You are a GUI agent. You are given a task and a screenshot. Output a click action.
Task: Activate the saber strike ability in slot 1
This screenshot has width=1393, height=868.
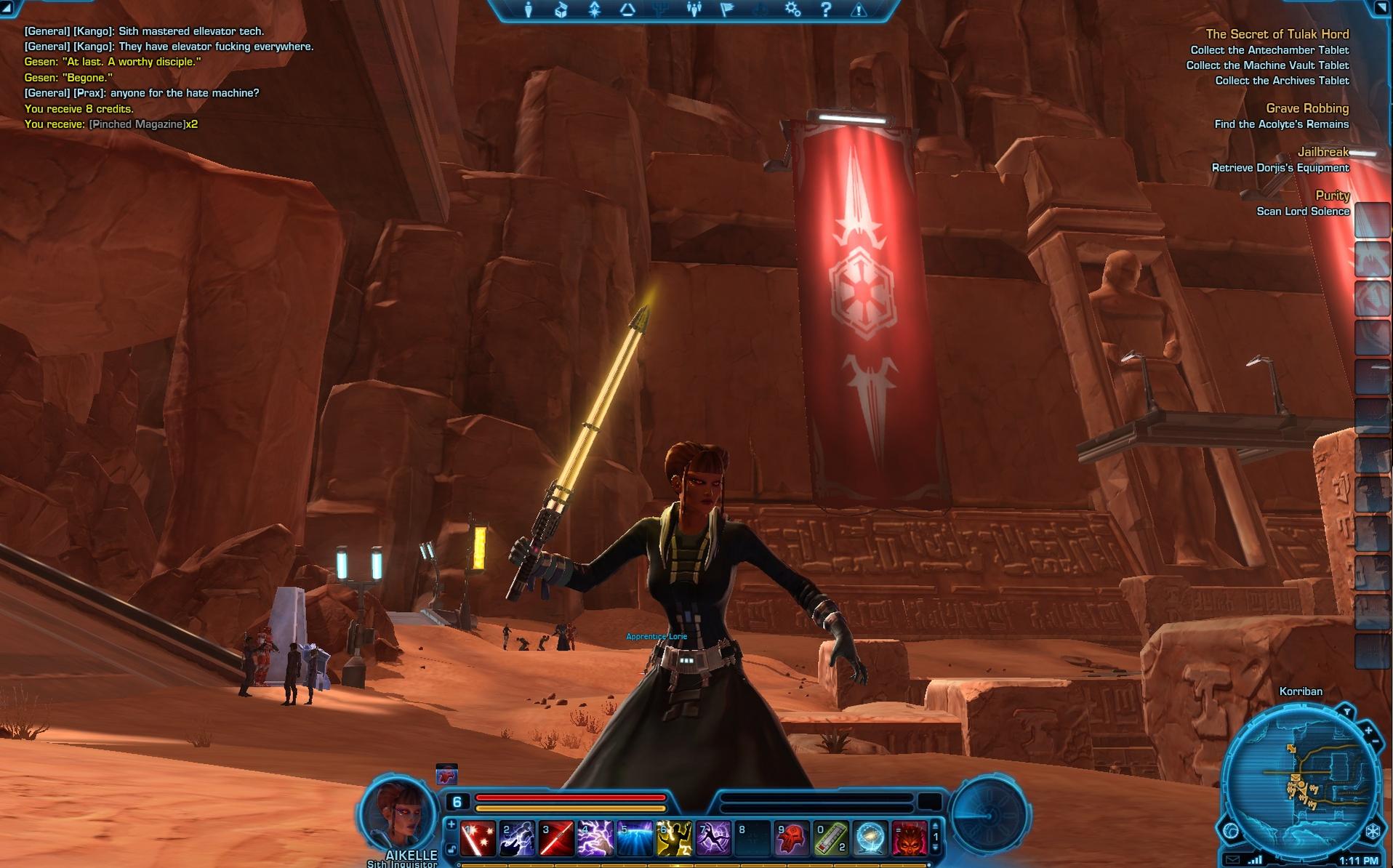coord(478,838)
